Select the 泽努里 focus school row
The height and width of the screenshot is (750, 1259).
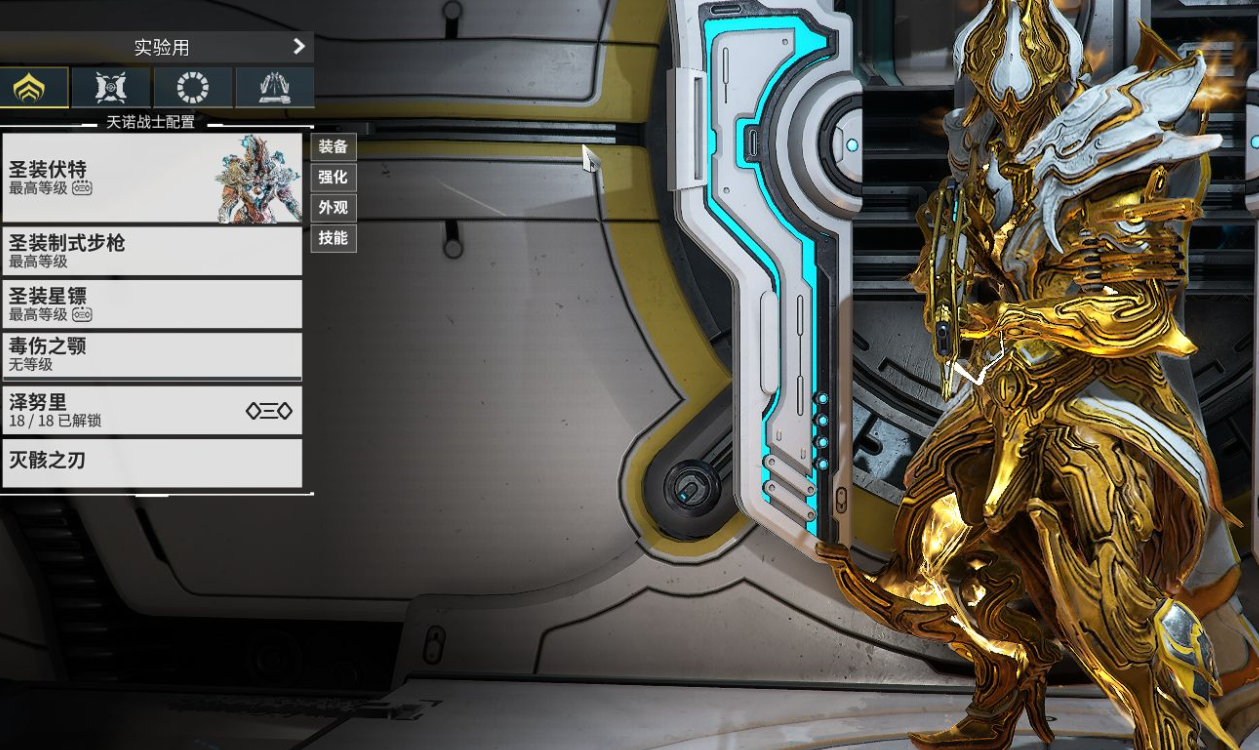click(152, 410)
